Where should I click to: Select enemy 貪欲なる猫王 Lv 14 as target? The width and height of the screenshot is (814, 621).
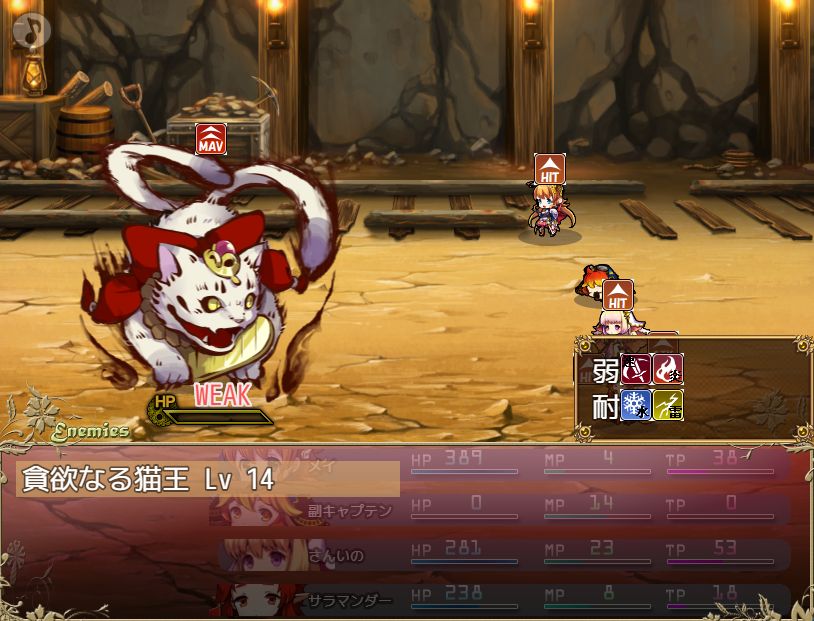(x=208, y=479)
